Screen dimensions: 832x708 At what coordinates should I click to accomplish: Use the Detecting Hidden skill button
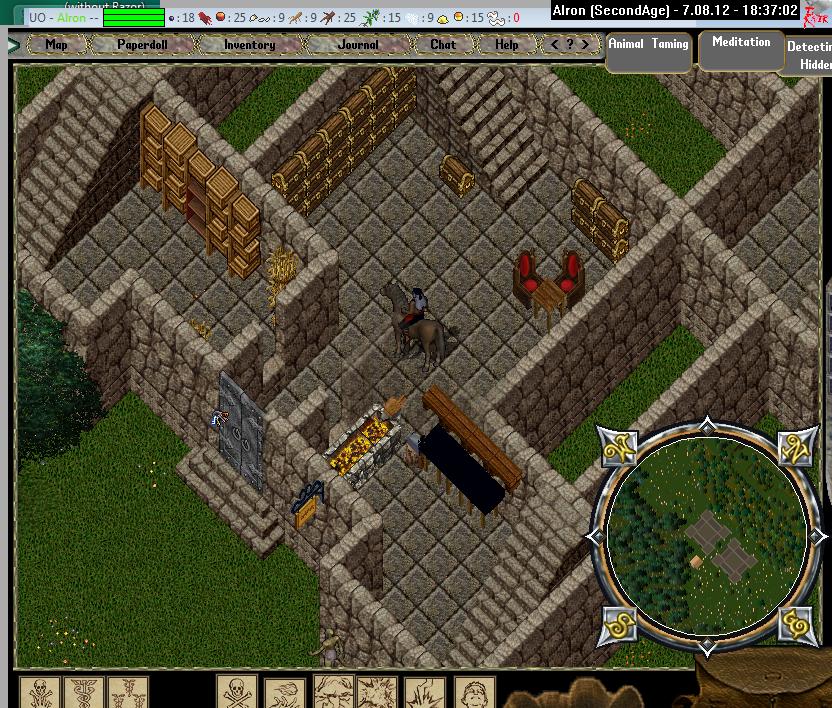808,54
